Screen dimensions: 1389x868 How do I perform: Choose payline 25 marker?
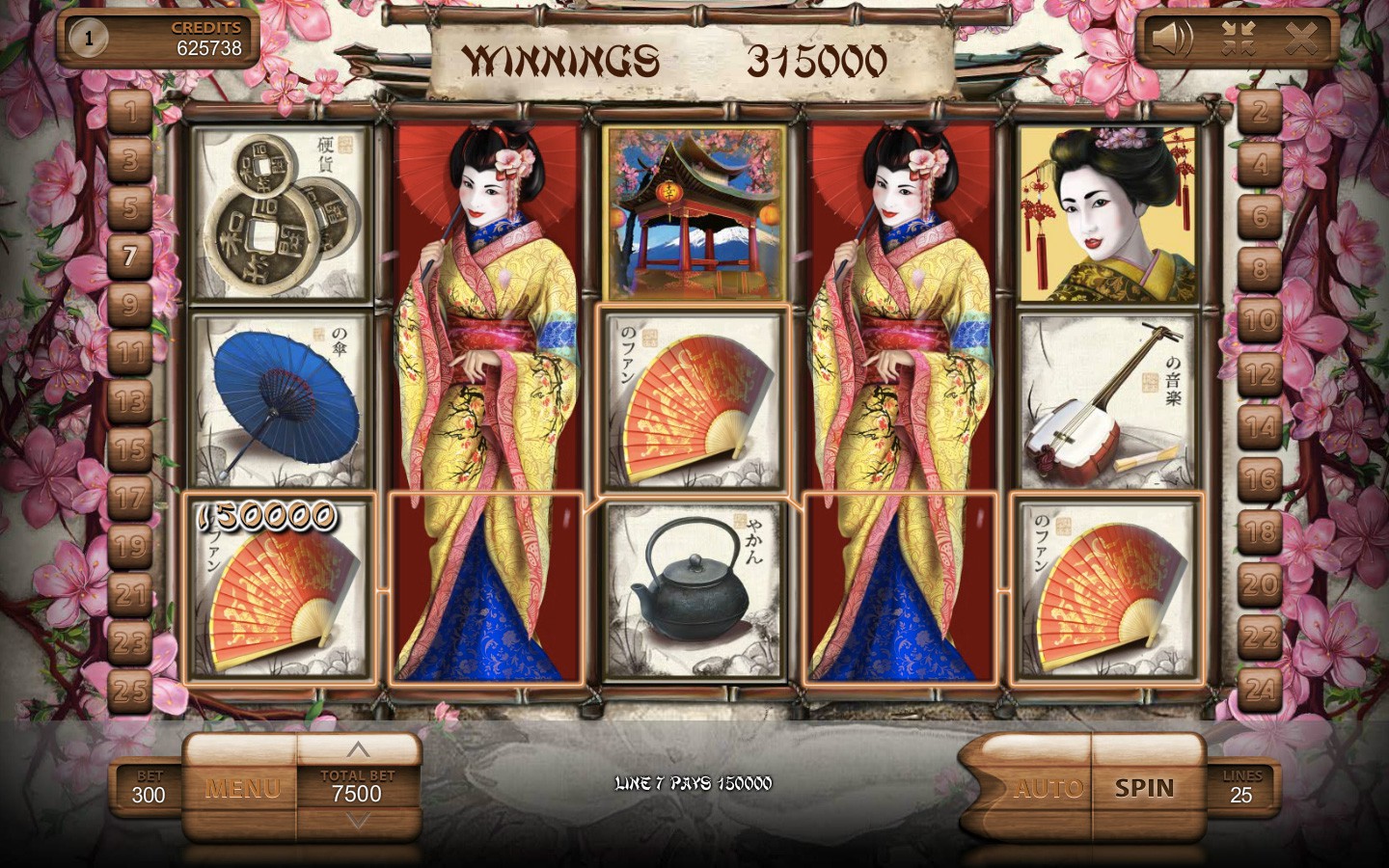point(130,691)
